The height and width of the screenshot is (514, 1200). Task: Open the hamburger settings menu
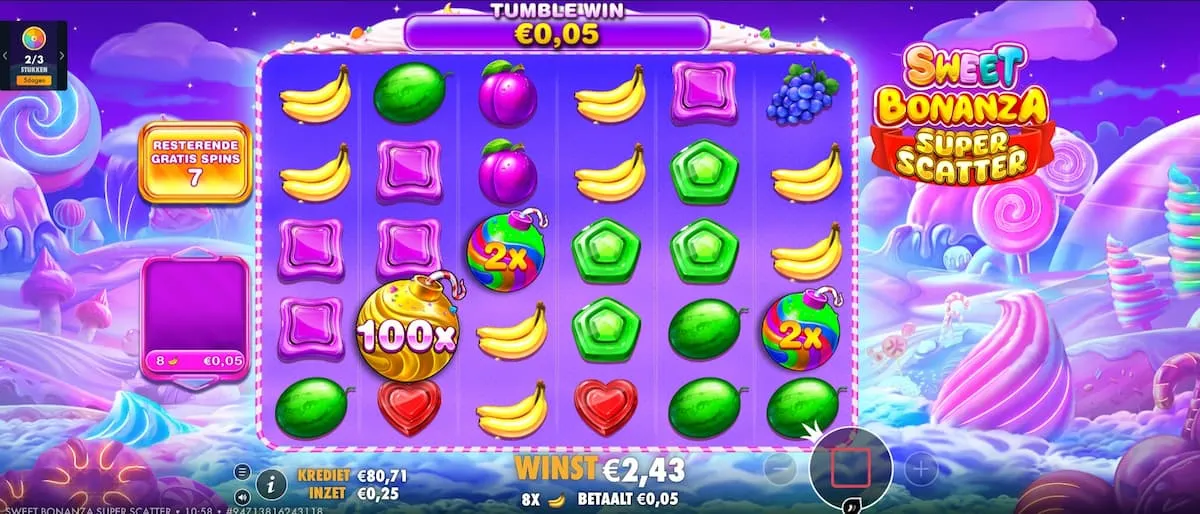click(x=242, y=472)
